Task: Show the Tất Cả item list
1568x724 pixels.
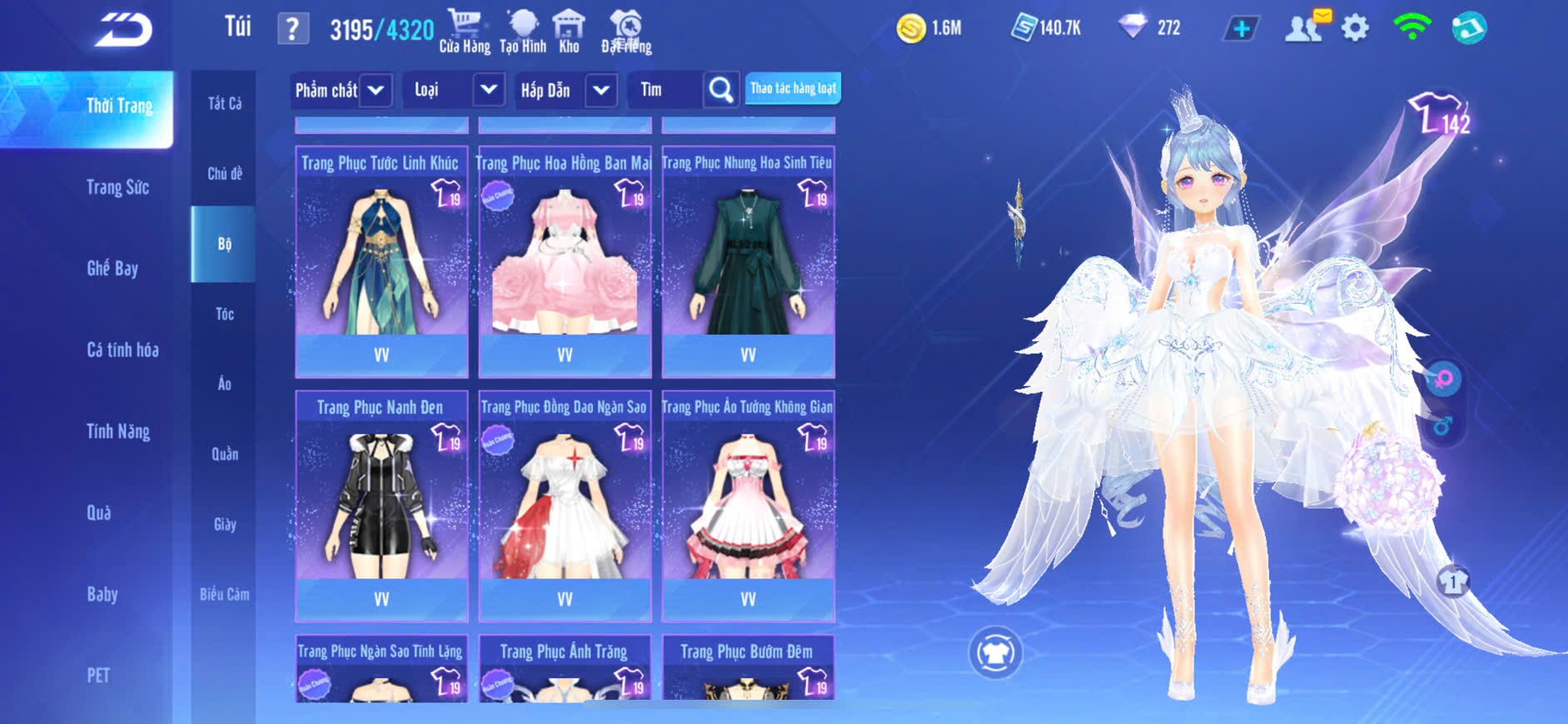Action: click(x=224, y=103)
